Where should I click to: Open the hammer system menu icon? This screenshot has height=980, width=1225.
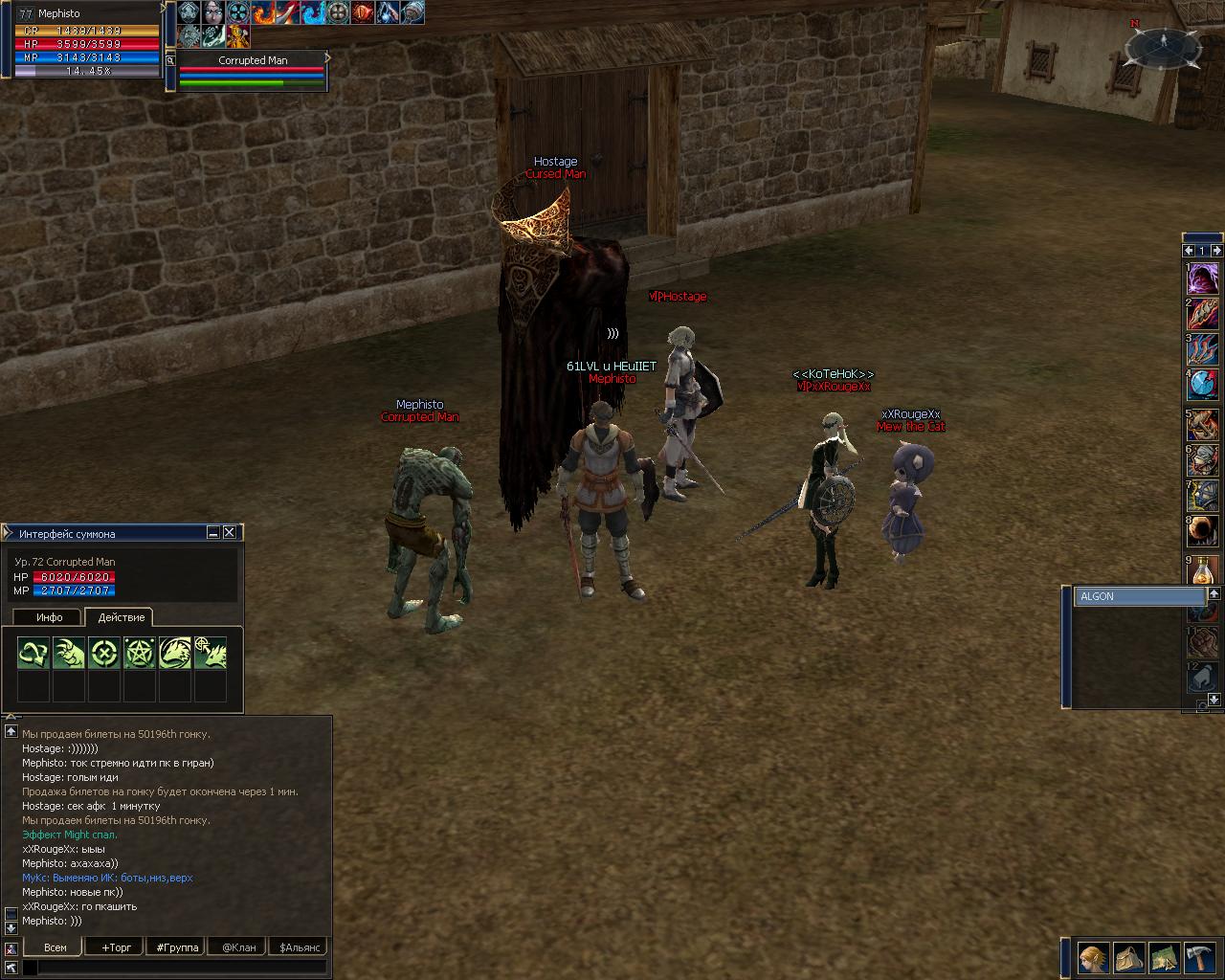[1199, 957]
